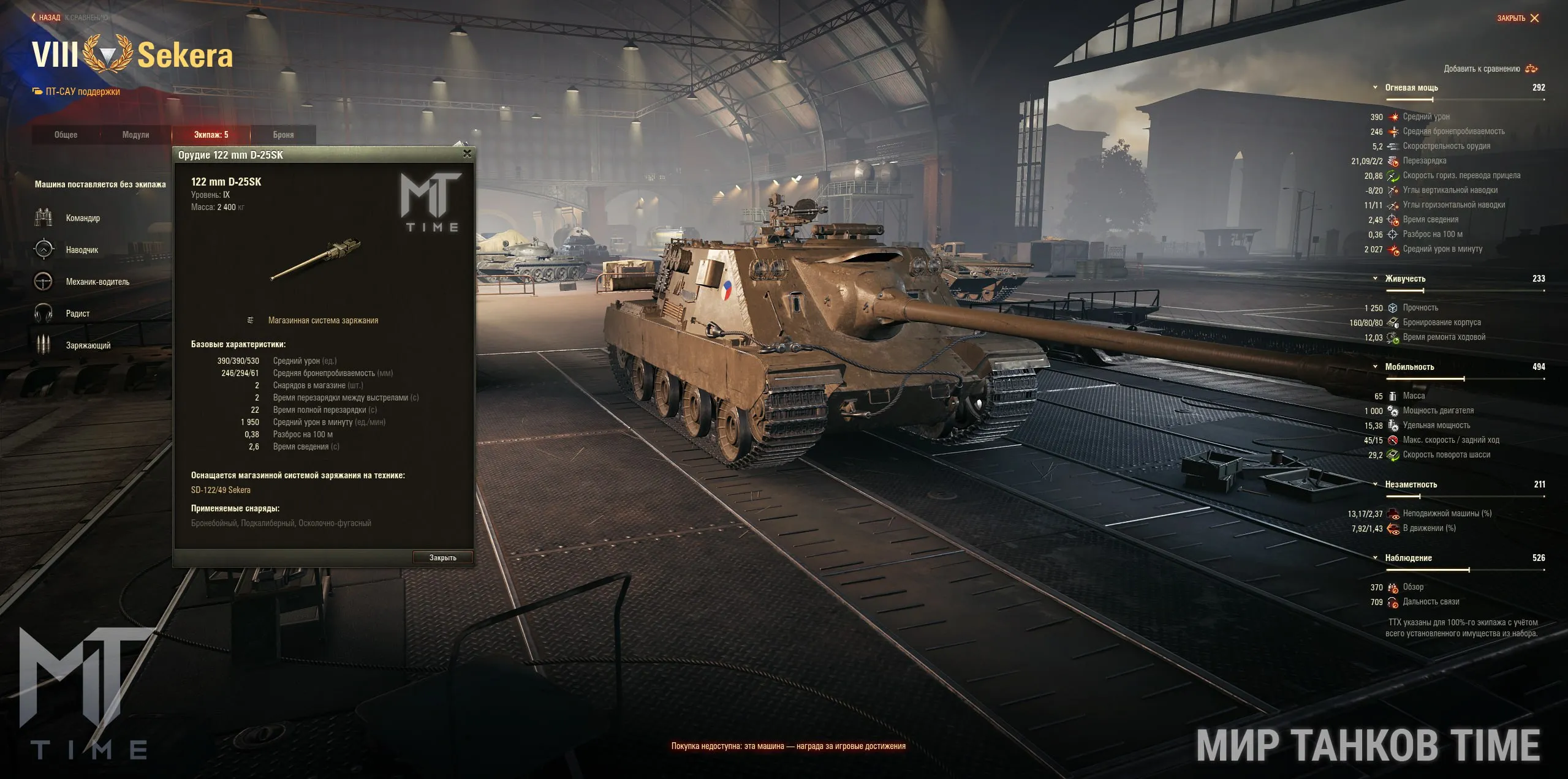
Task: Pick the Радист crew member
Action: pos(78,314)
